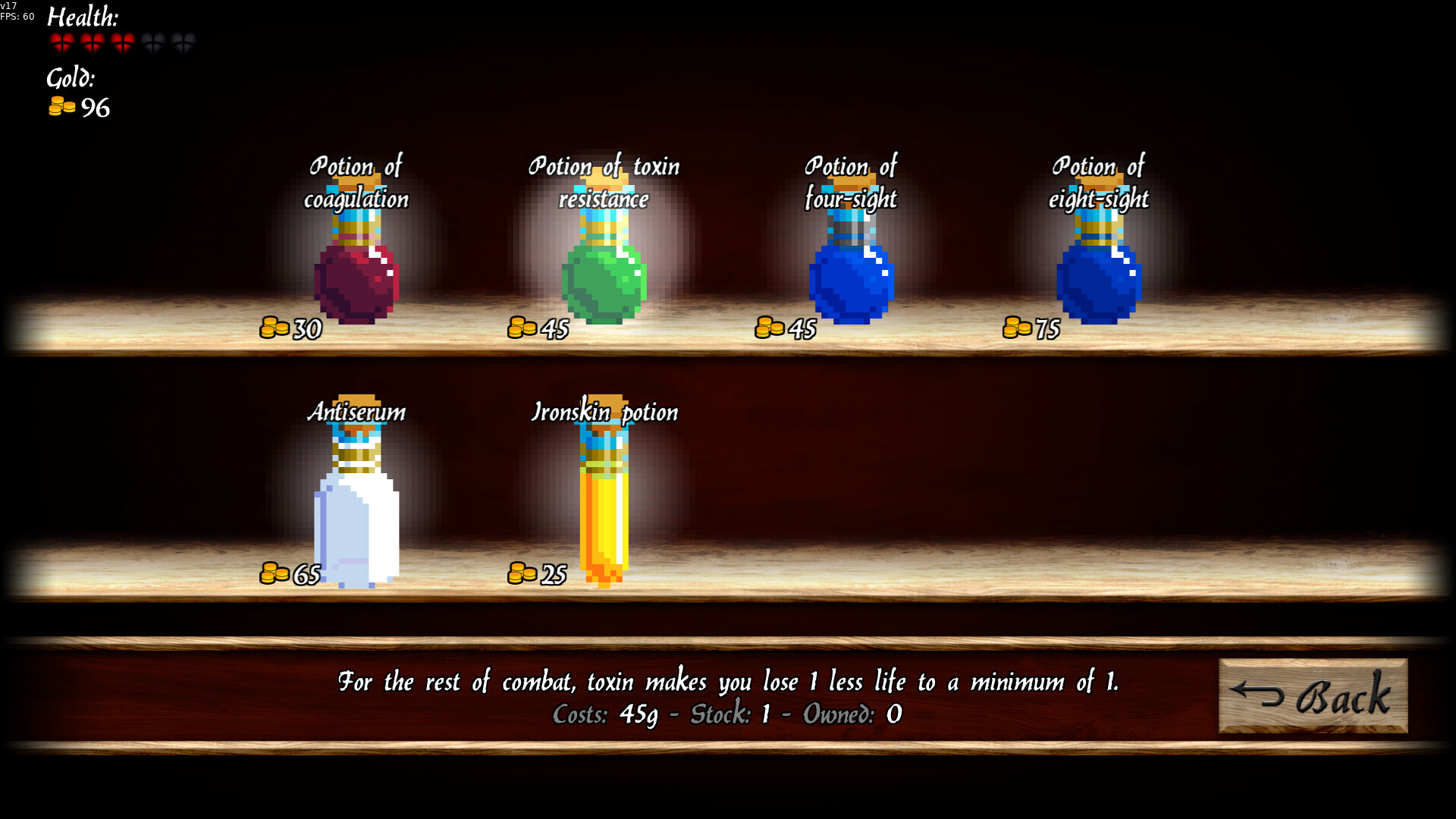Click the Gold: label
This screenshot has height=819, width=1456.
coord(71,79)
